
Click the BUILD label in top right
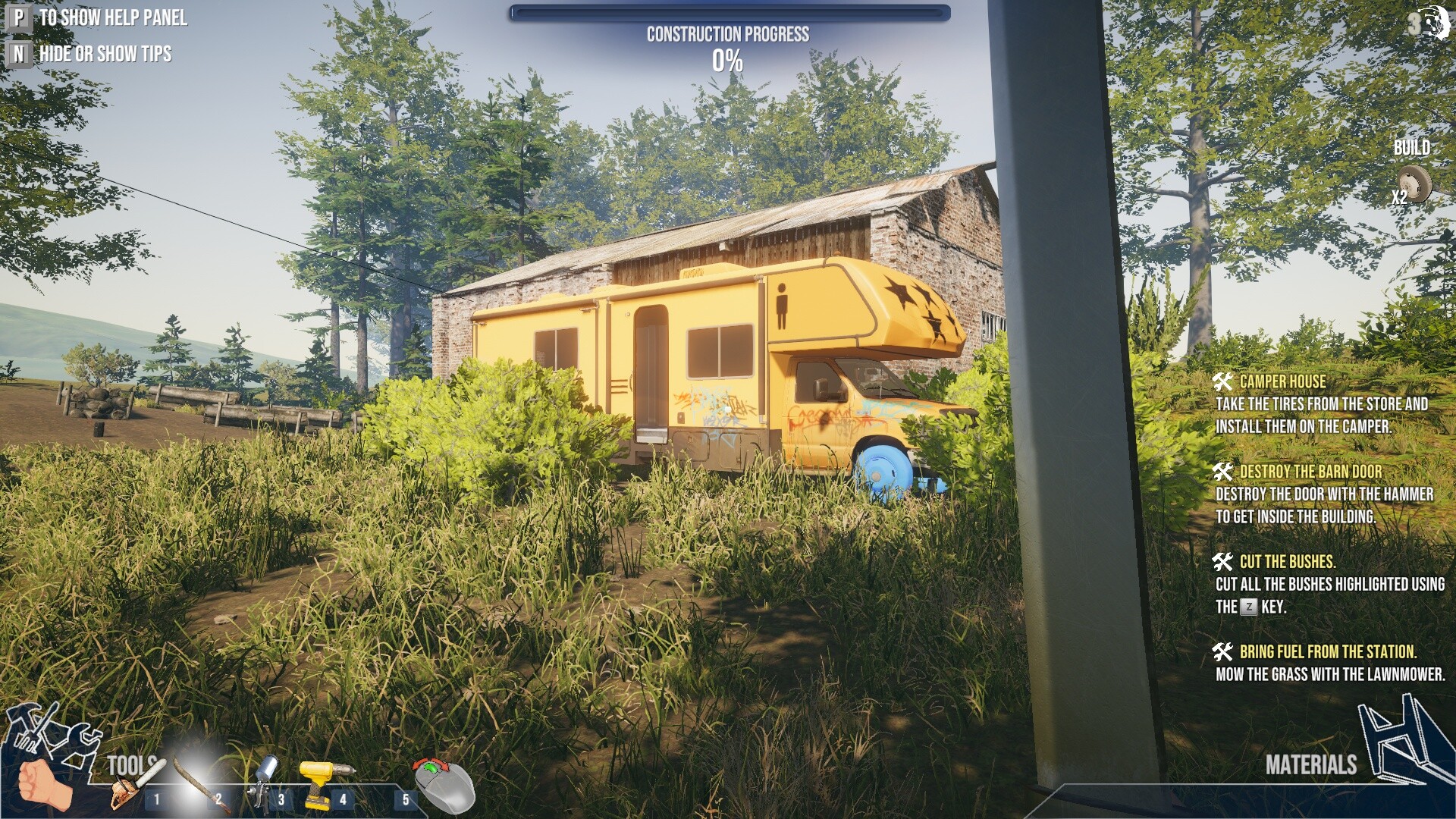(1414, 149)
